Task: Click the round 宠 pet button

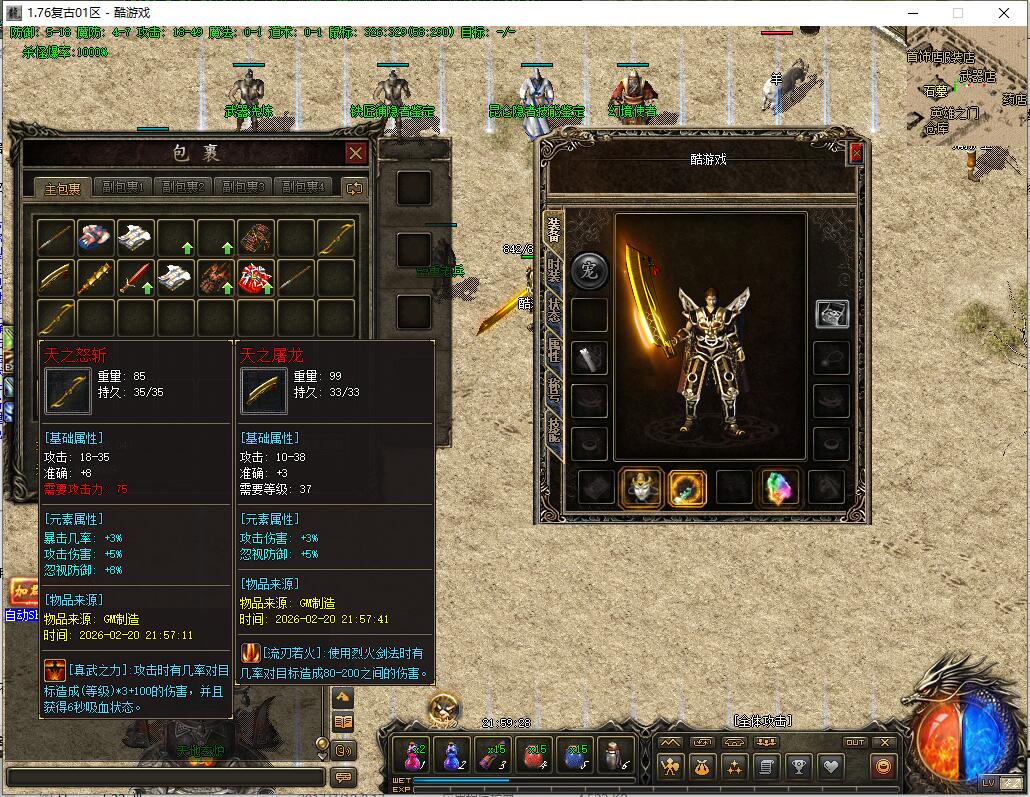Action: point(589,270)
